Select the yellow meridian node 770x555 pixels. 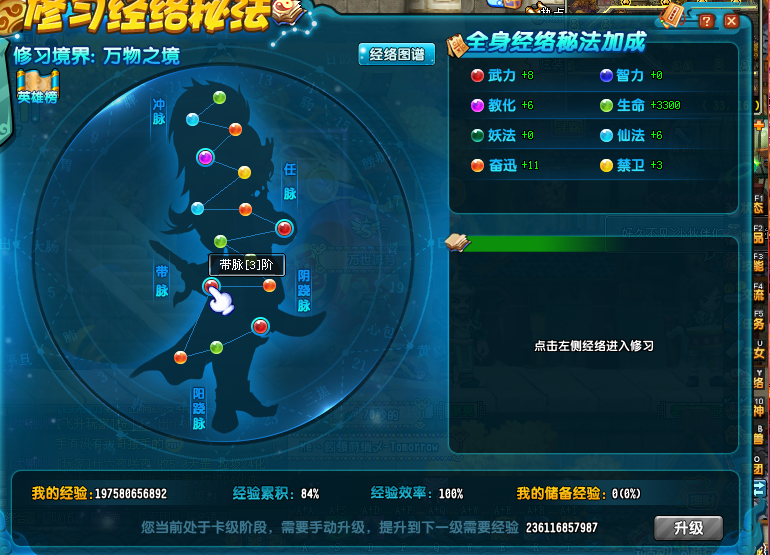coord(244,172)
